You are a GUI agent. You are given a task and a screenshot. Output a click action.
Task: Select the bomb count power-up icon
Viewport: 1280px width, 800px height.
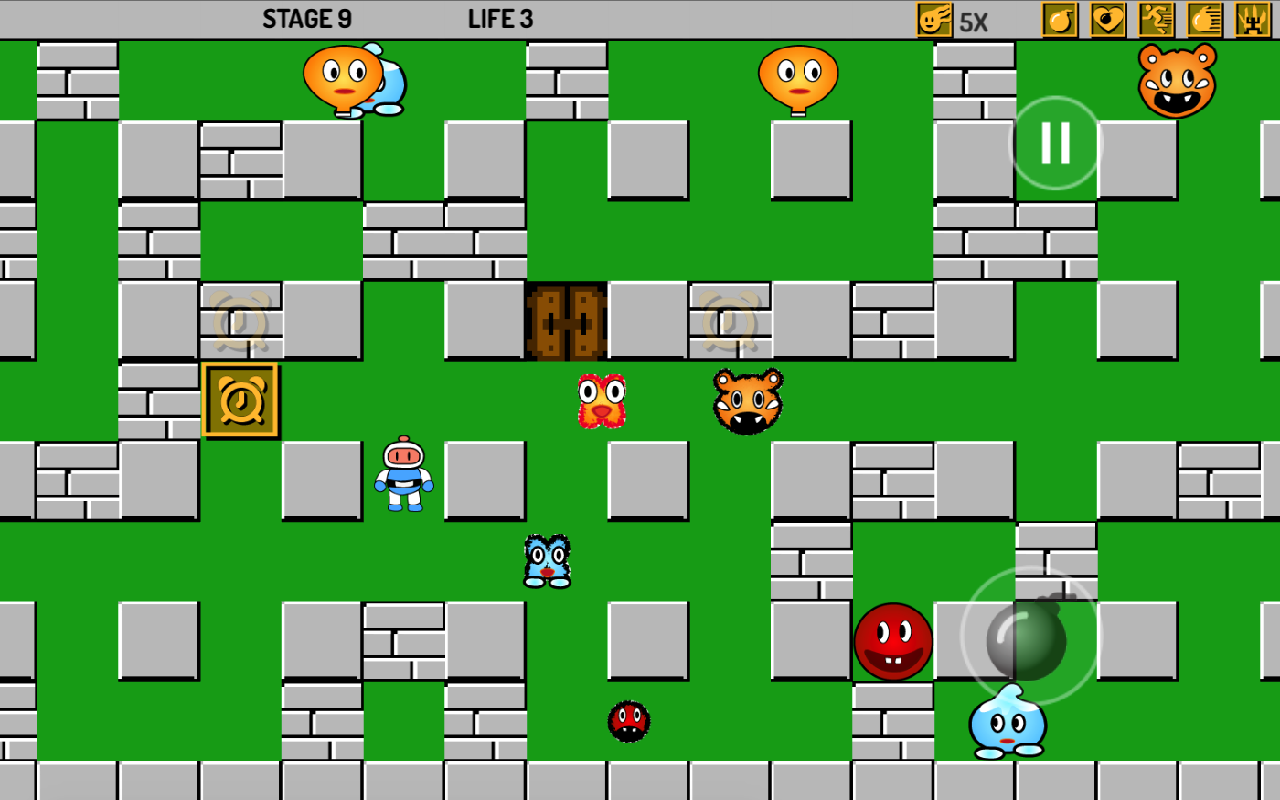coord(1060,18)
